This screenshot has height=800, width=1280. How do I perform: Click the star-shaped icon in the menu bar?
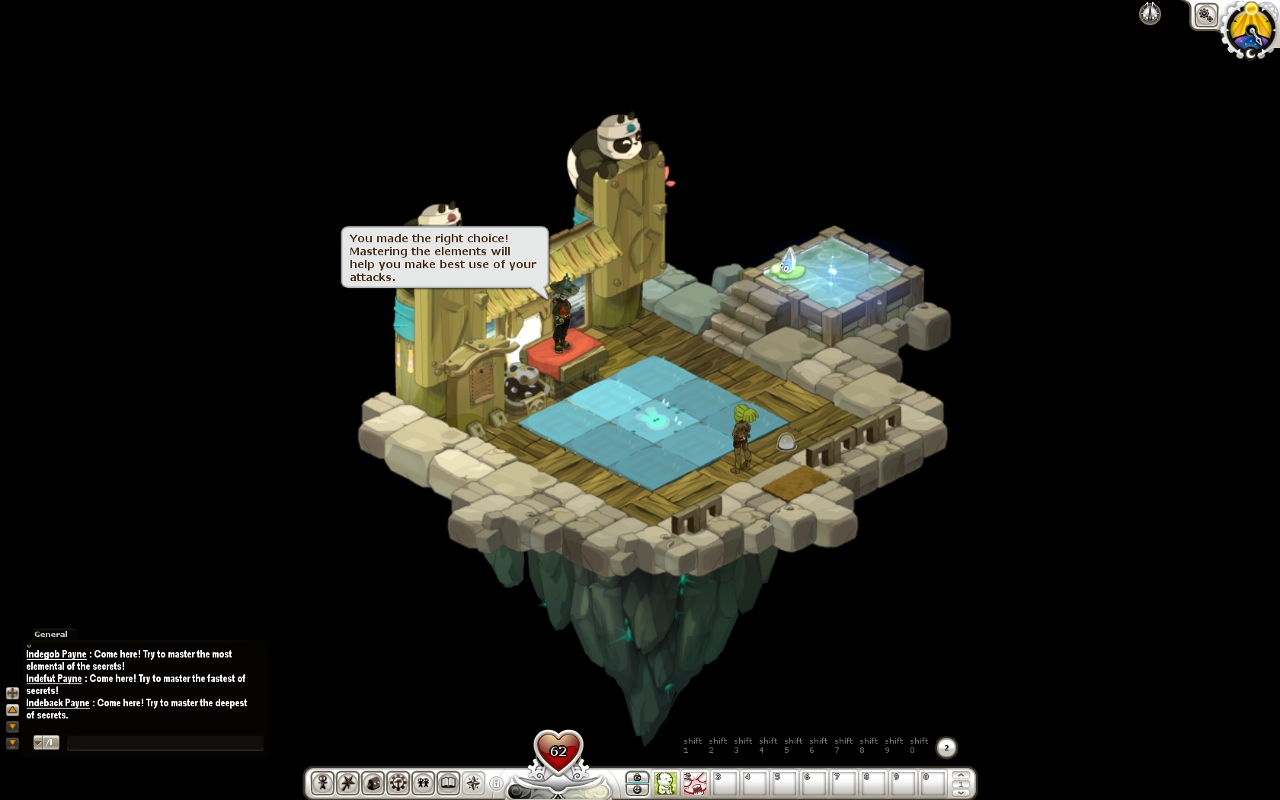pos(347,783)
